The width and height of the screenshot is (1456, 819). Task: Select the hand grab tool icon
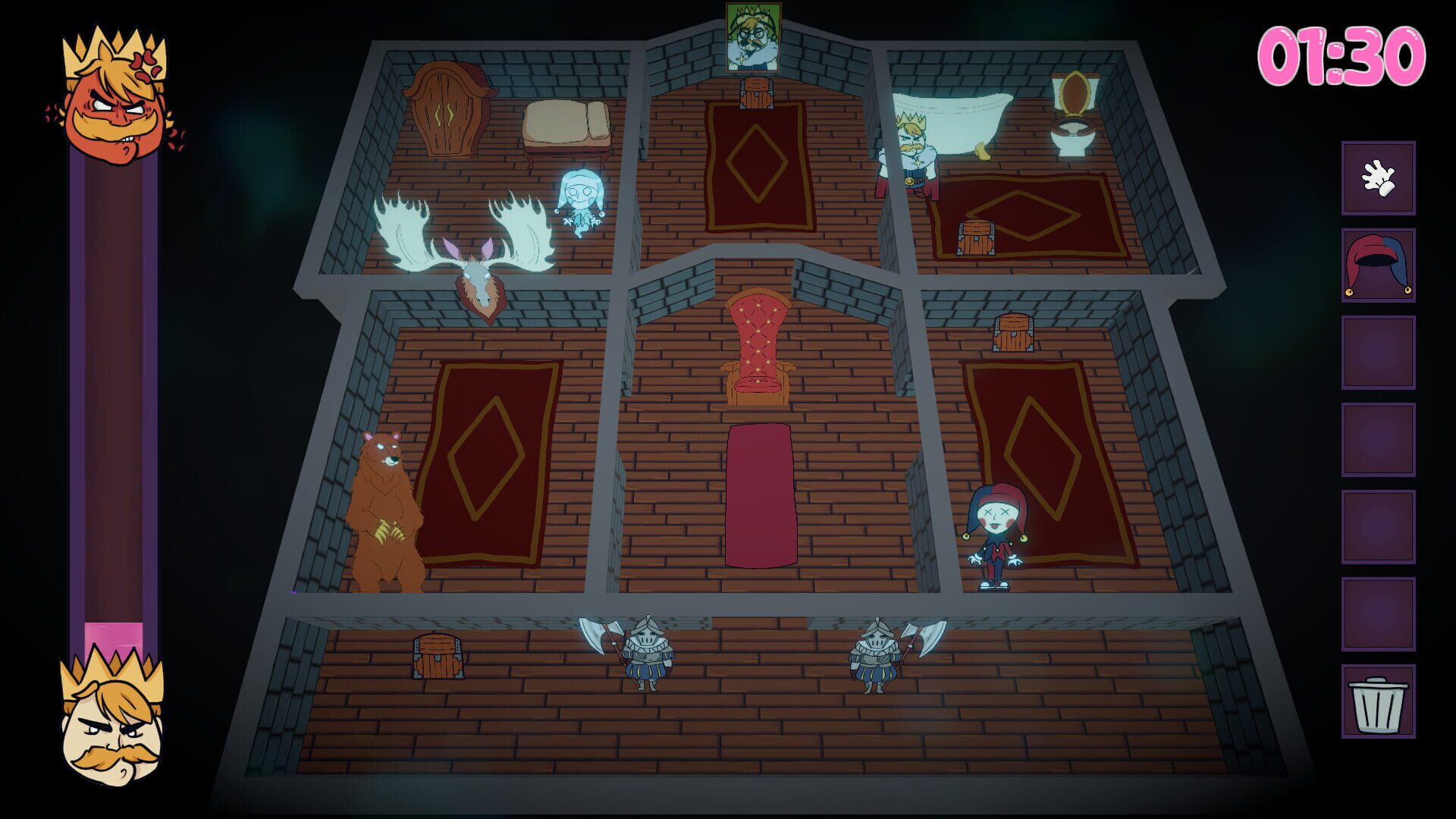1379,180
